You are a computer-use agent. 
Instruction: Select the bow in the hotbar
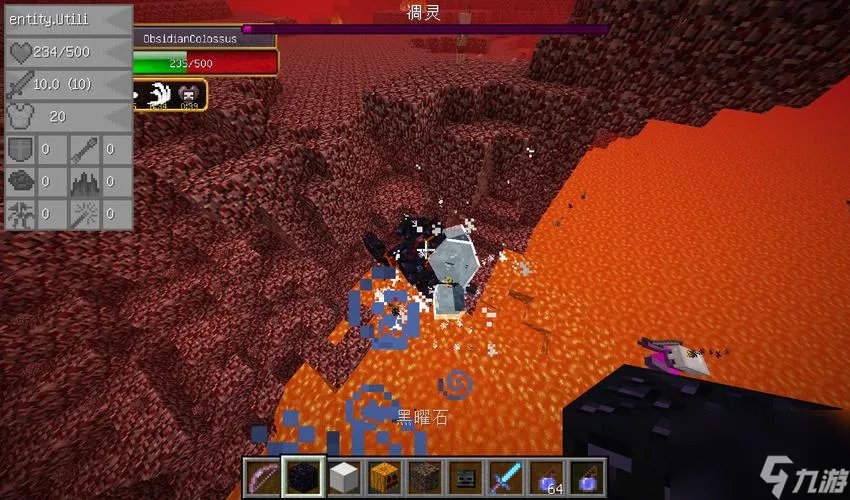click(x=262, y=477)
